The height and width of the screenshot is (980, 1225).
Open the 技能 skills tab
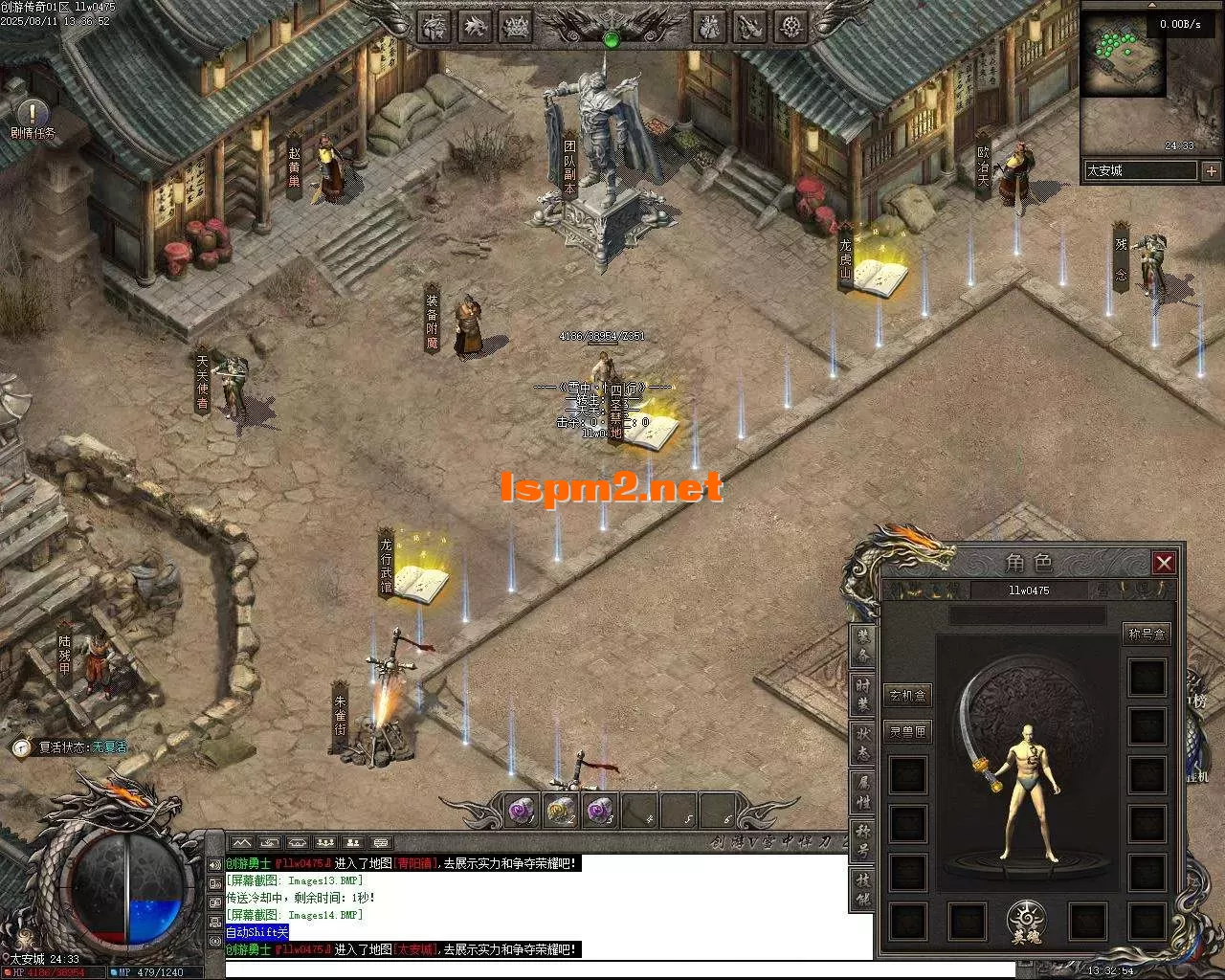point(864,891)
